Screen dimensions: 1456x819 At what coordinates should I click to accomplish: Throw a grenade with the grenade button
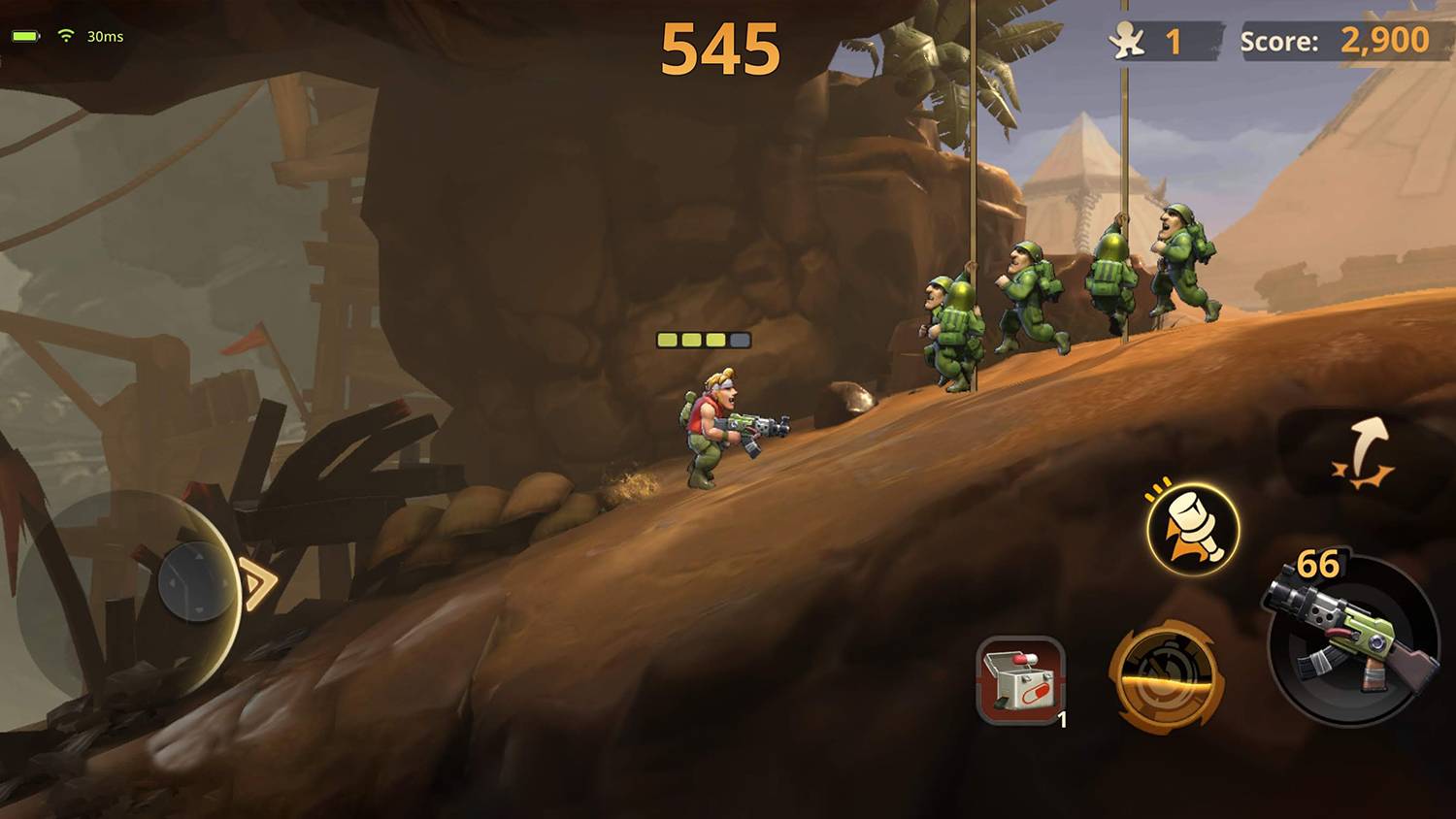tap(1193, 530)
